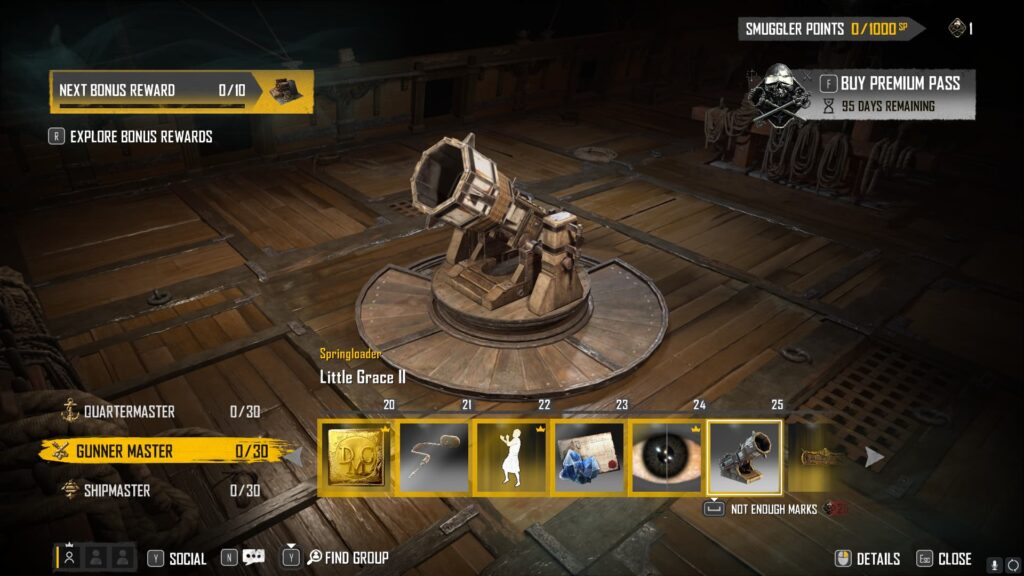Screen dimensions: 1024x576
Task: Open the Next Bonus Reward panel
Action: tap(181, 91)
